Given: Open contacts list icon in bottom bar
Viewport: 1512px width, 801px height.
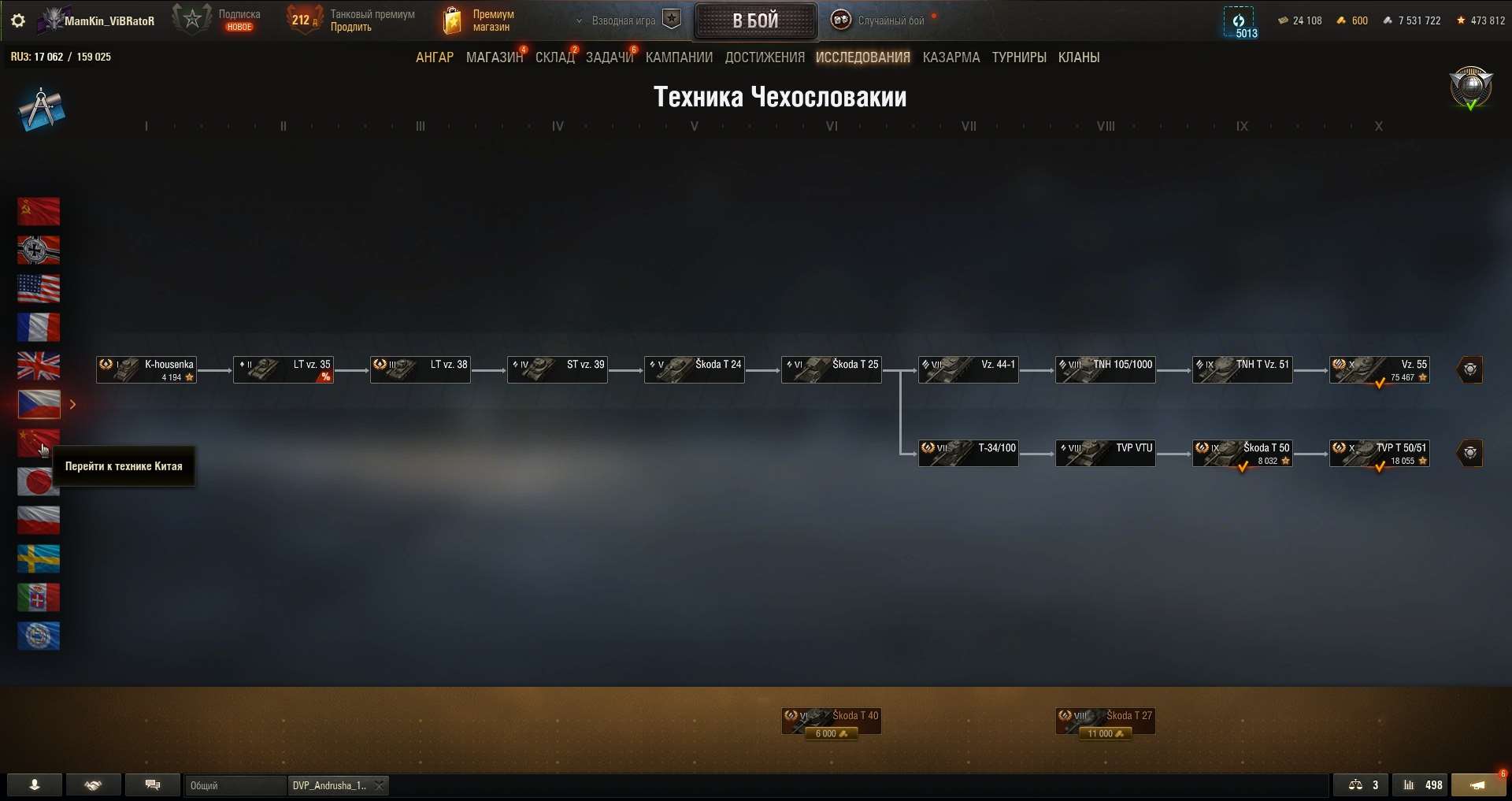Looking at the screenshot, I should 33,784.
